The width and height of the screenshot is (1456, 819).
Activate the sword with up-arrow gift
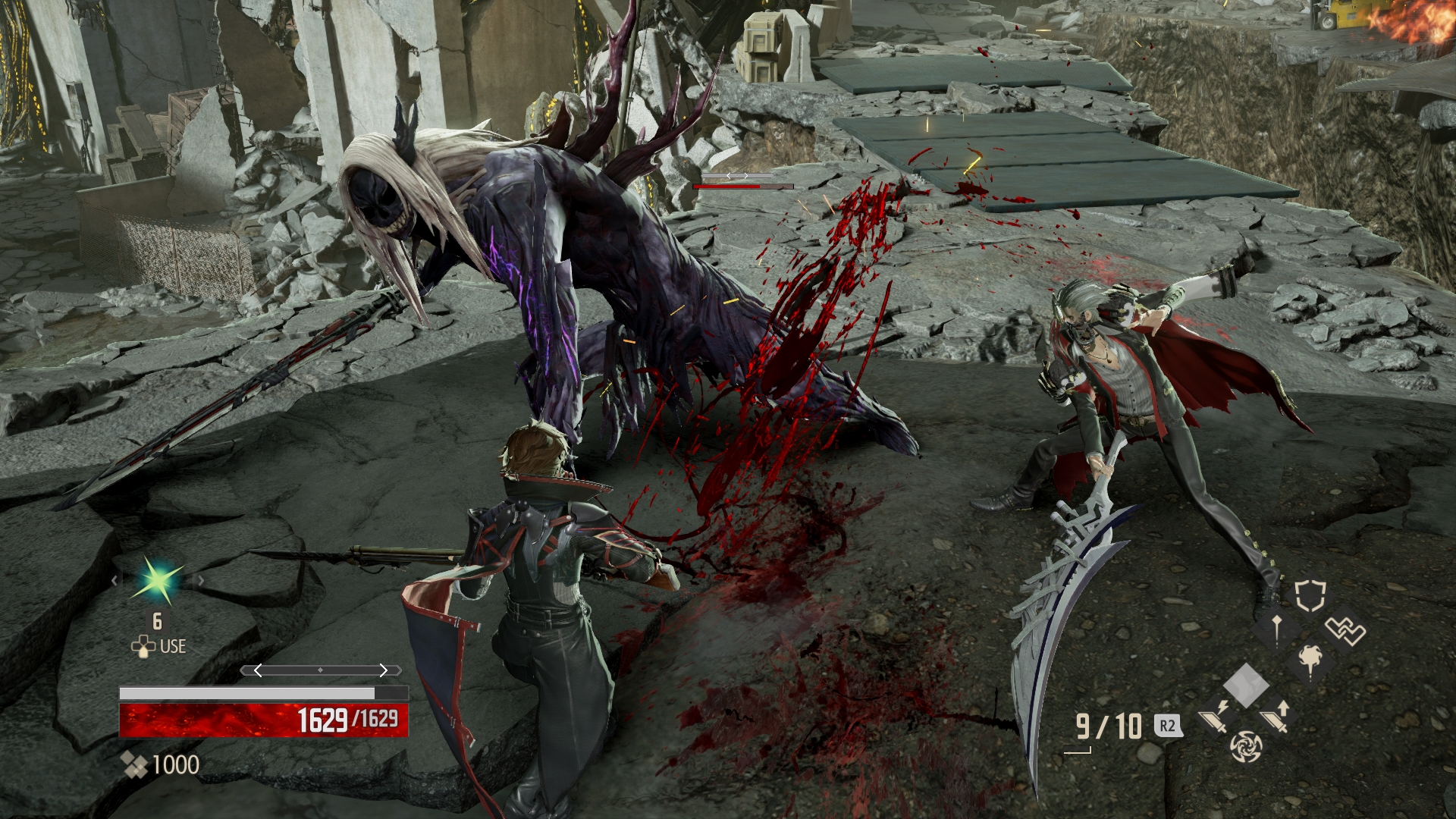(x=1276, y=716)
